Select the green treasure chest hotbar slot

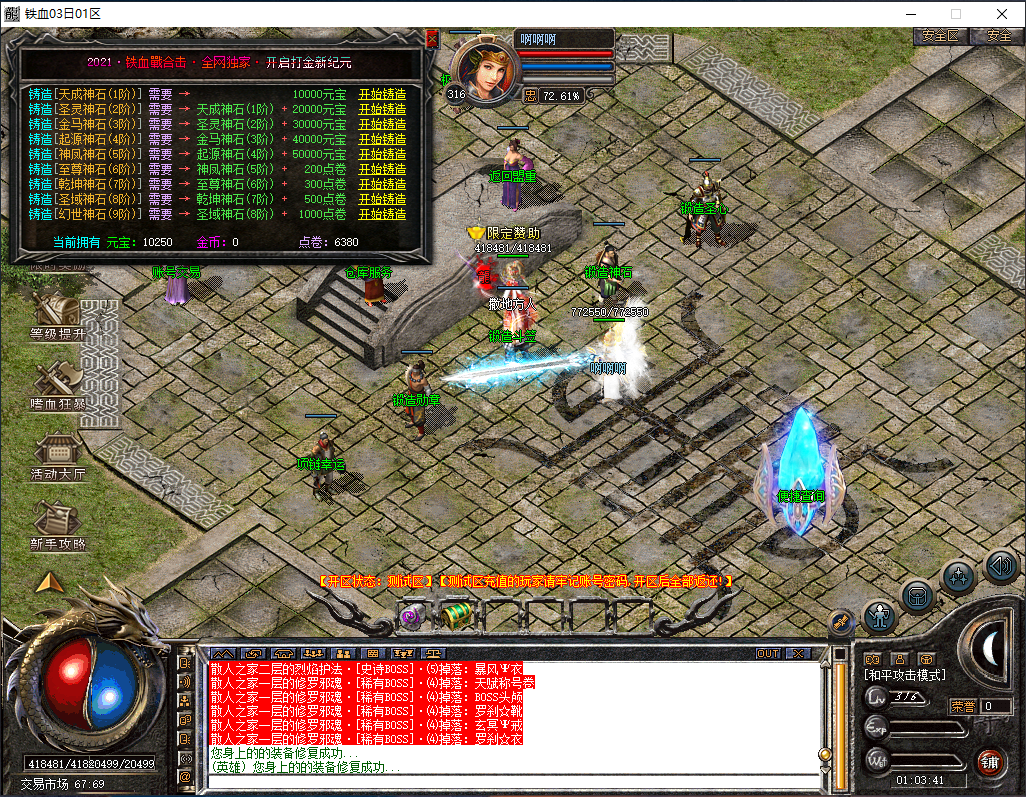[x=458, y=614]
